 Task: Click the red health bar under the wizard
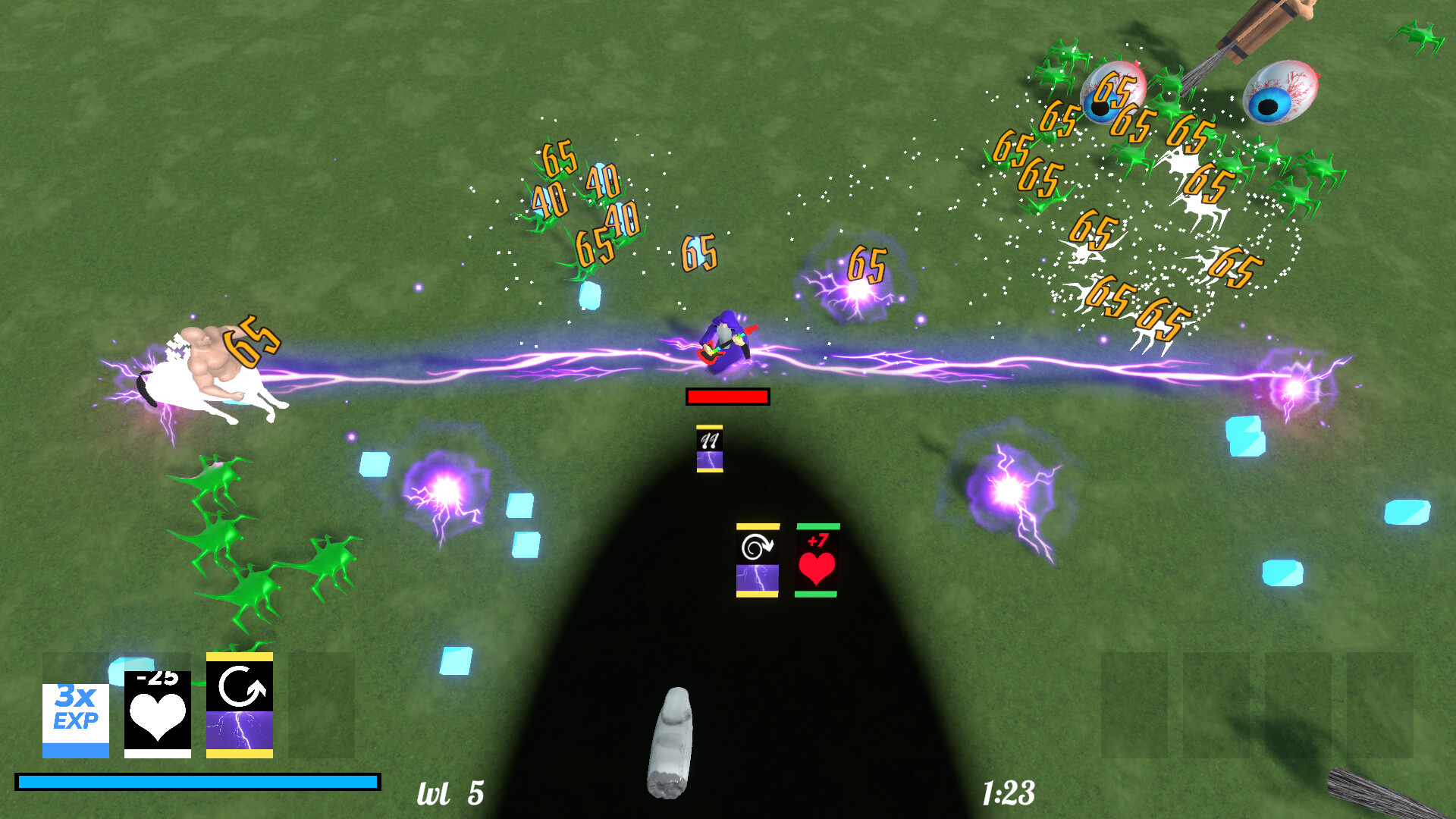727,396
